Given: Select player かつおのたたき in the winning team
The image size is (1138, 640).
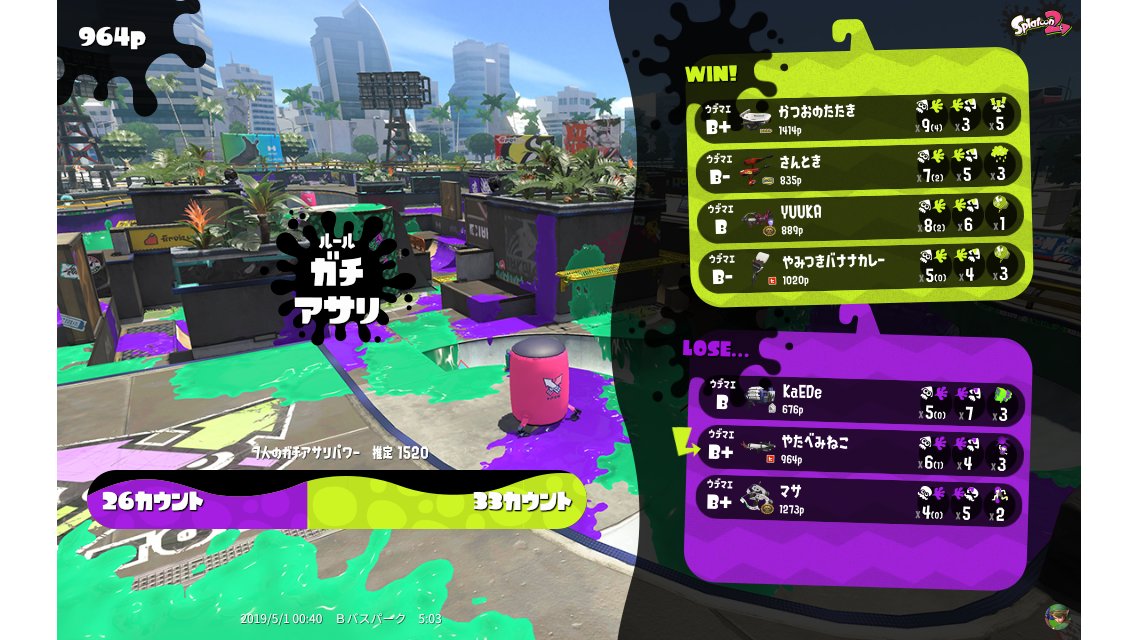Looking at the screenshot, I should click(x=860, y=116).
